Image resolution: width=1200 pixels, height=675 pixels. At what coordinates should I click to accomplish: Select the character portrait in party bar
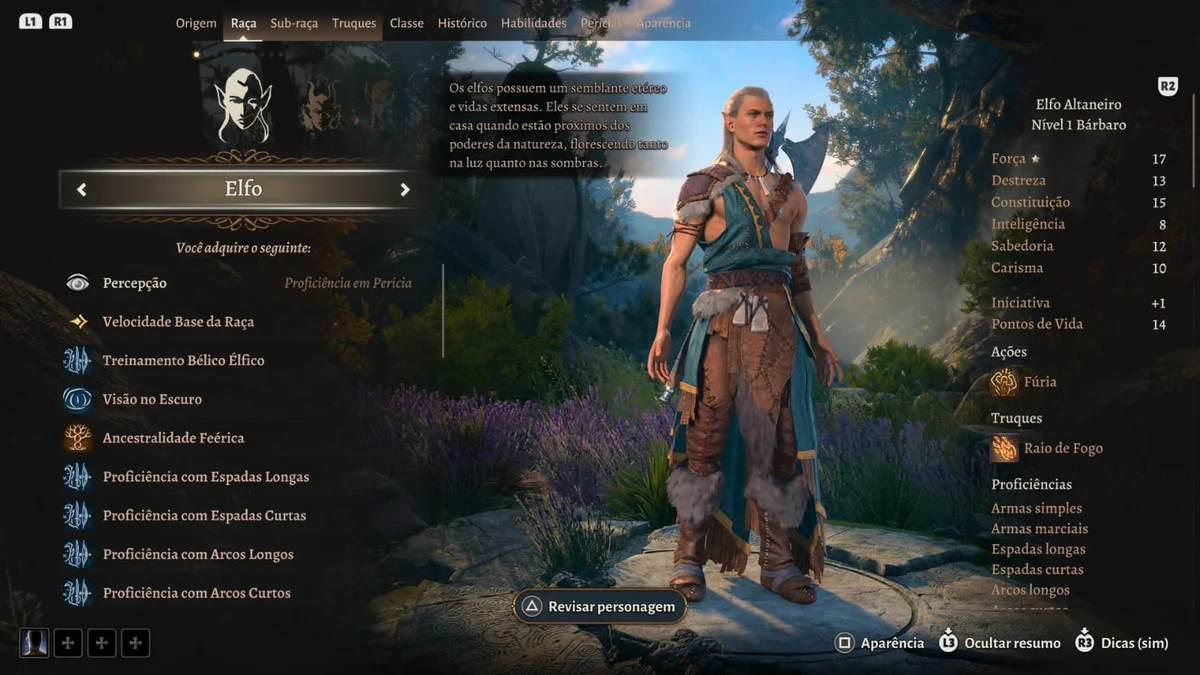34,642
